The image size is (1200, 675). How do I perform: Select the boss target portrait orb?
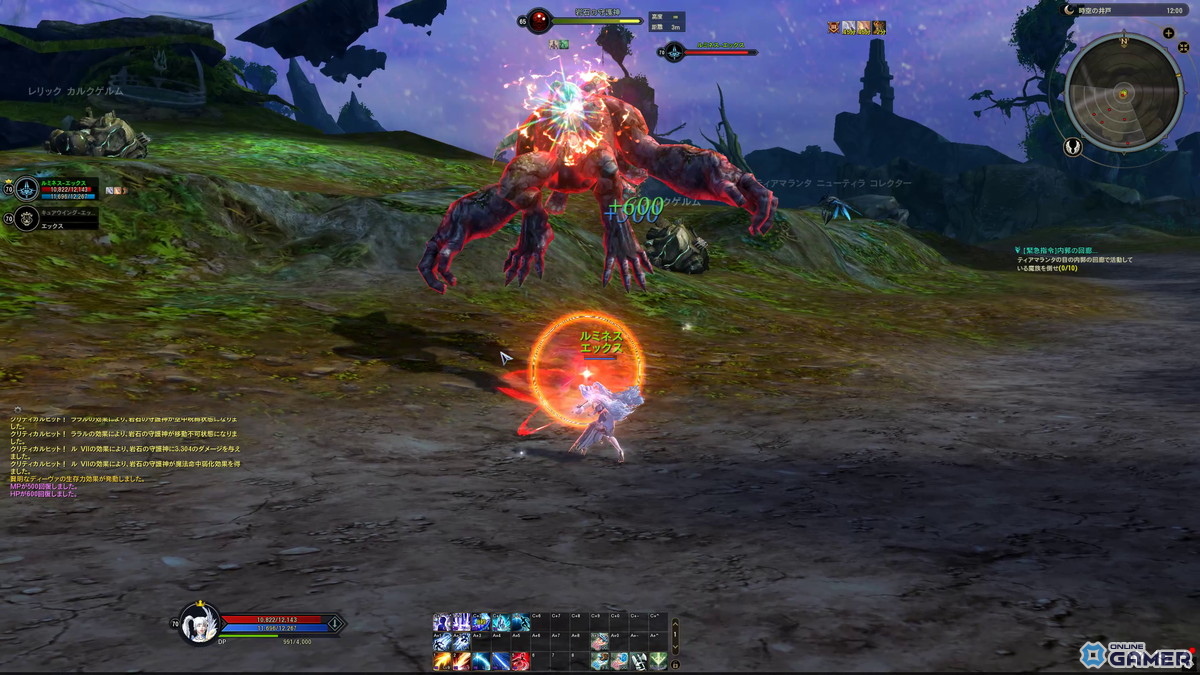pyautogui.click(x=539, y=20)
